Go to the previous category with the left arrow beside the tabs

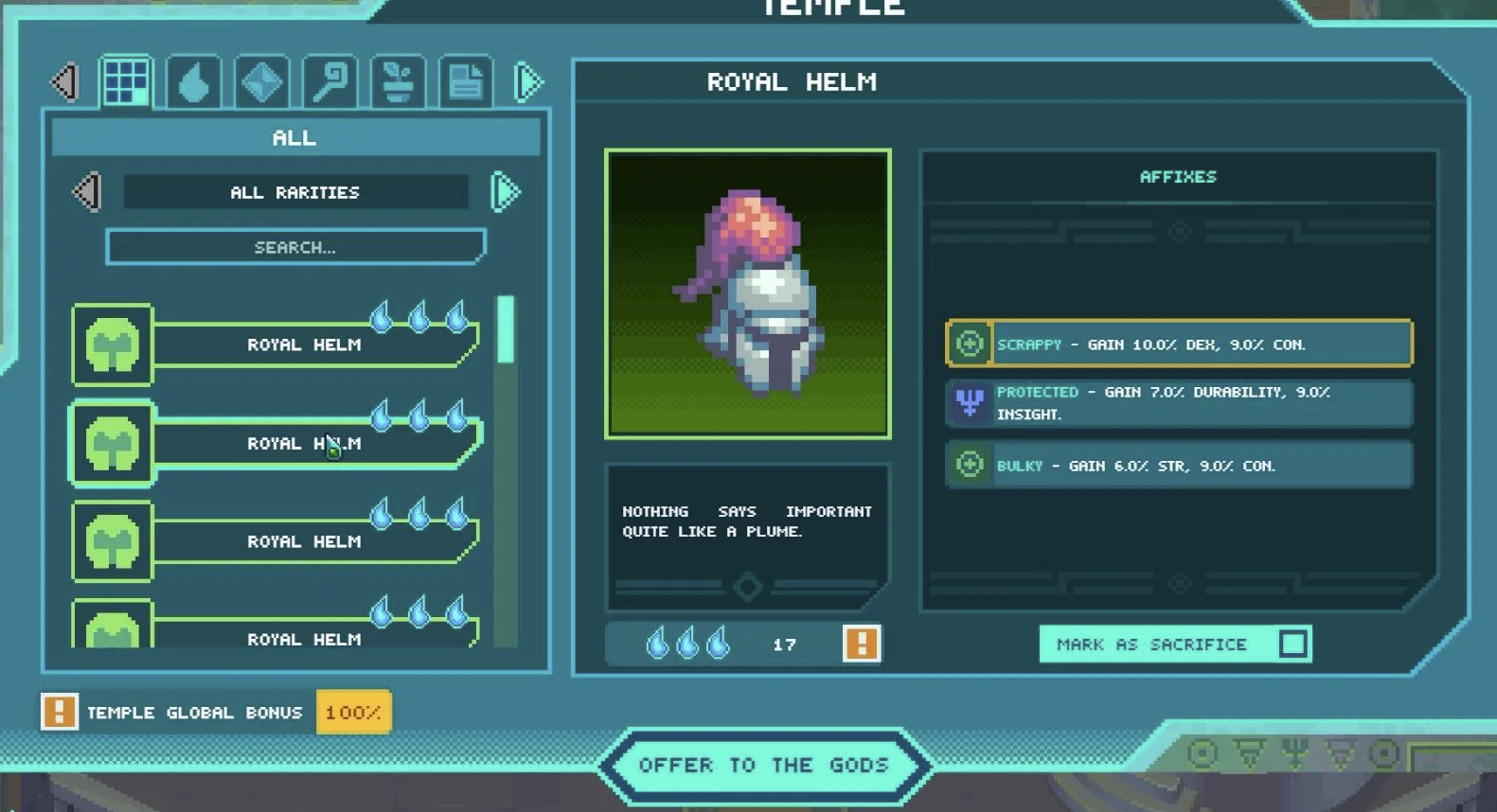click(65, 82)
